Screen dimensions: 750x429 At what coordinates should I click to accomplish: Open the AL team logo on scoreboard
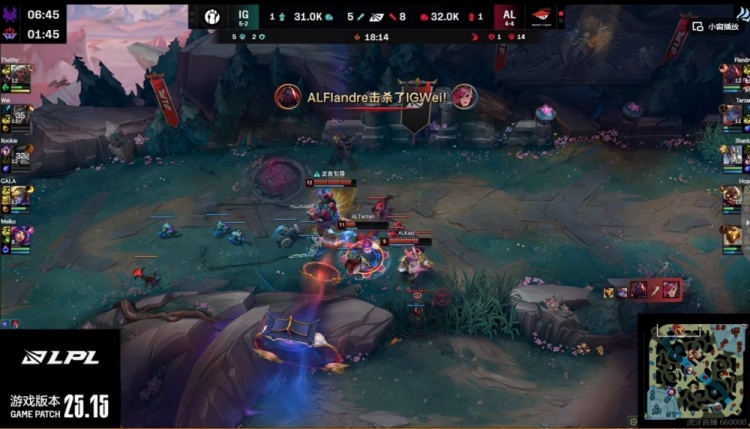(539, 17)
